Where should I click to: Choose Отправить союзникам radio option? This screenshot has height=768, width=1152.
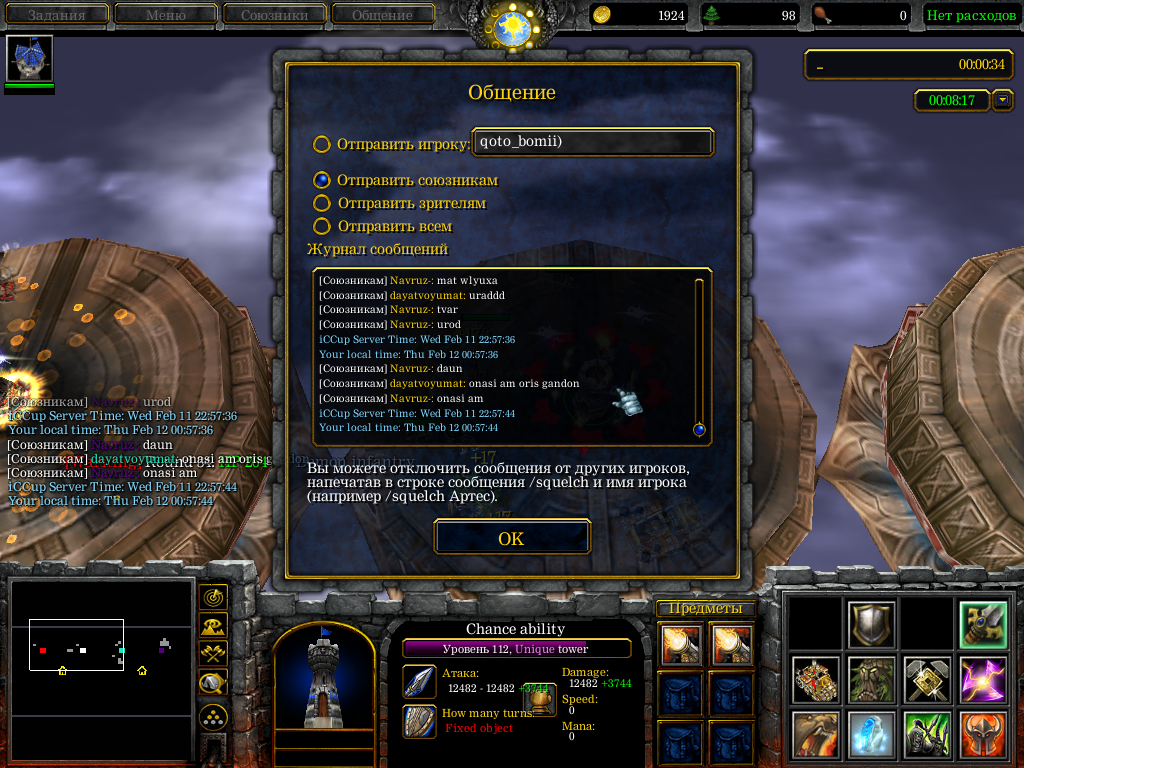[x=322, y=180]
